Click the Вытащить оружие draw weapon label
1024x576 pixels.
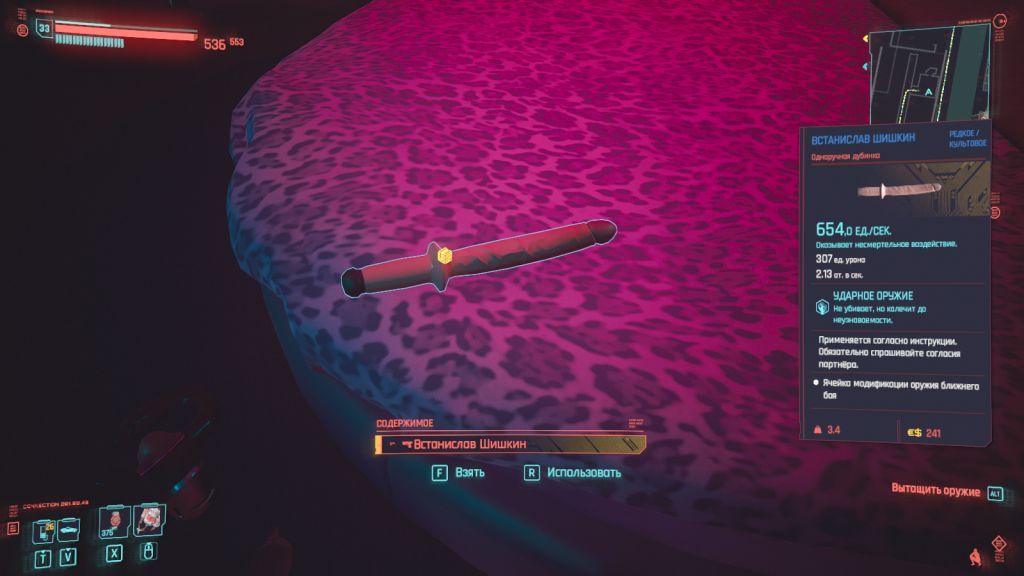point(936,492)
